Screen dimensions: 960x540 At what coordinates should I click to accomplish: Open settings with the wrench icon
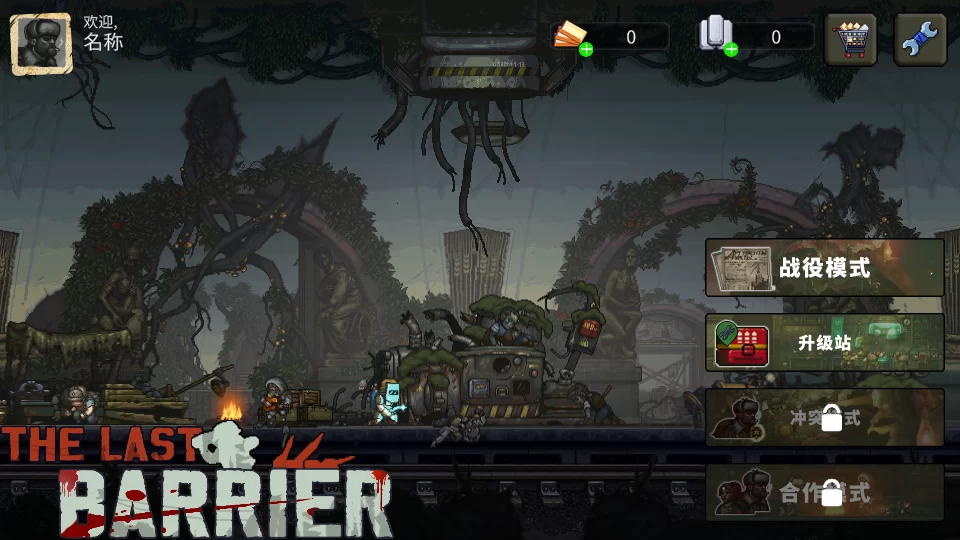(x=920, y=40)
